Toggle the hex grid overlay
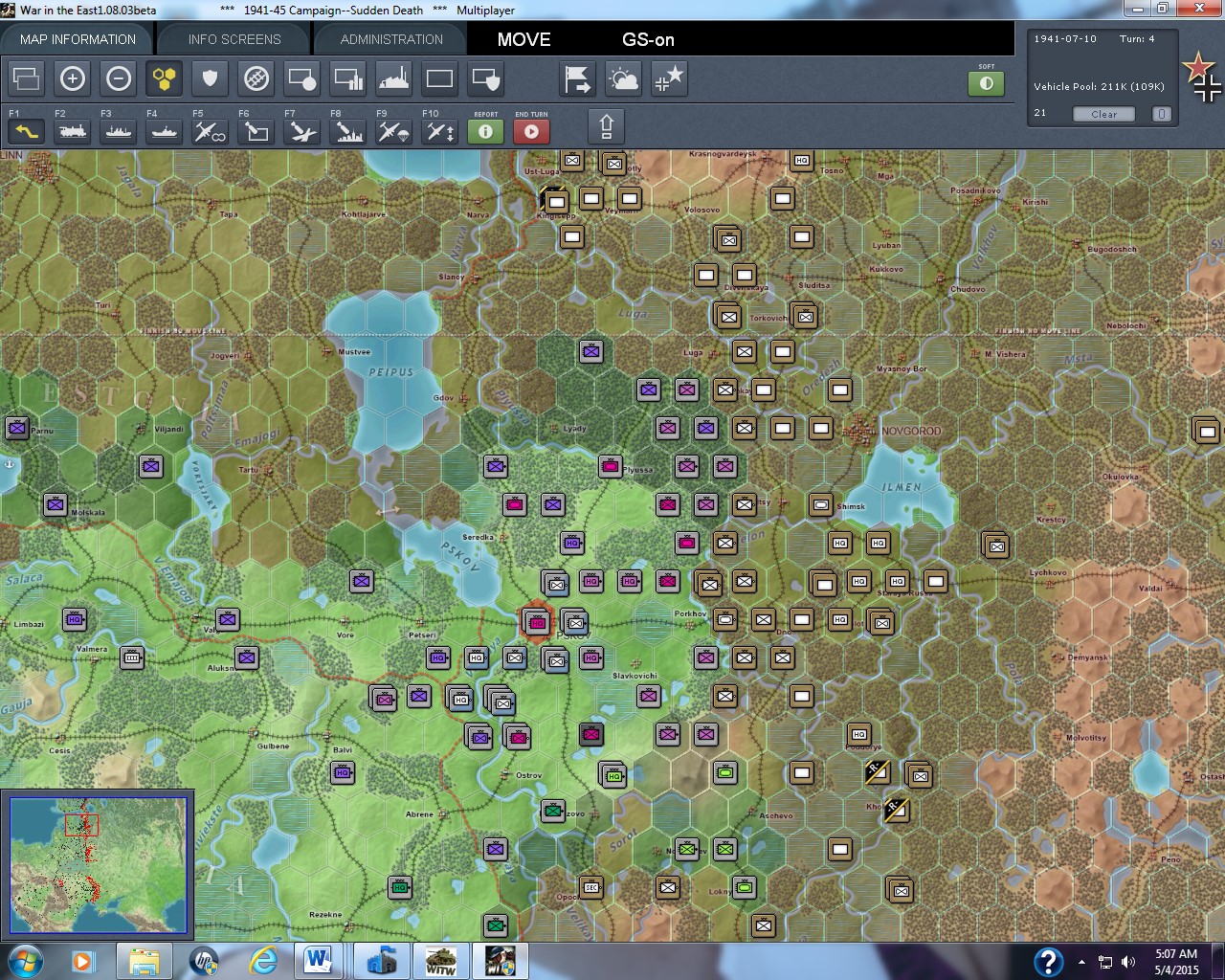Viewport: 1225px width, 980px height. point(165,79)
